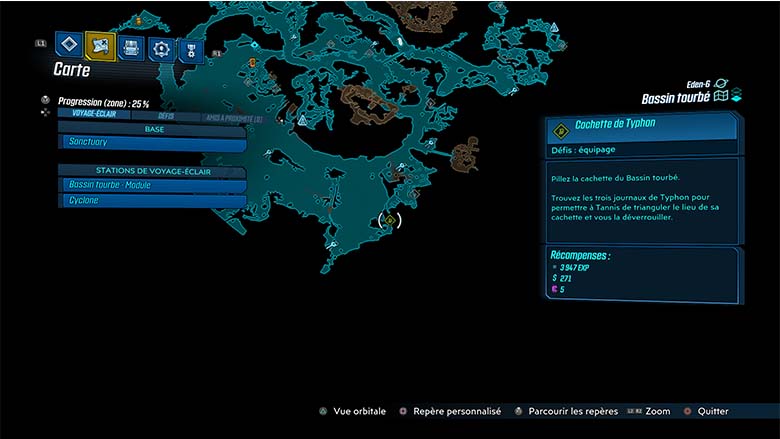Choose Sanctuary as fast travel destination
Viewport: 780px width, 439px height.
point(152,143)
